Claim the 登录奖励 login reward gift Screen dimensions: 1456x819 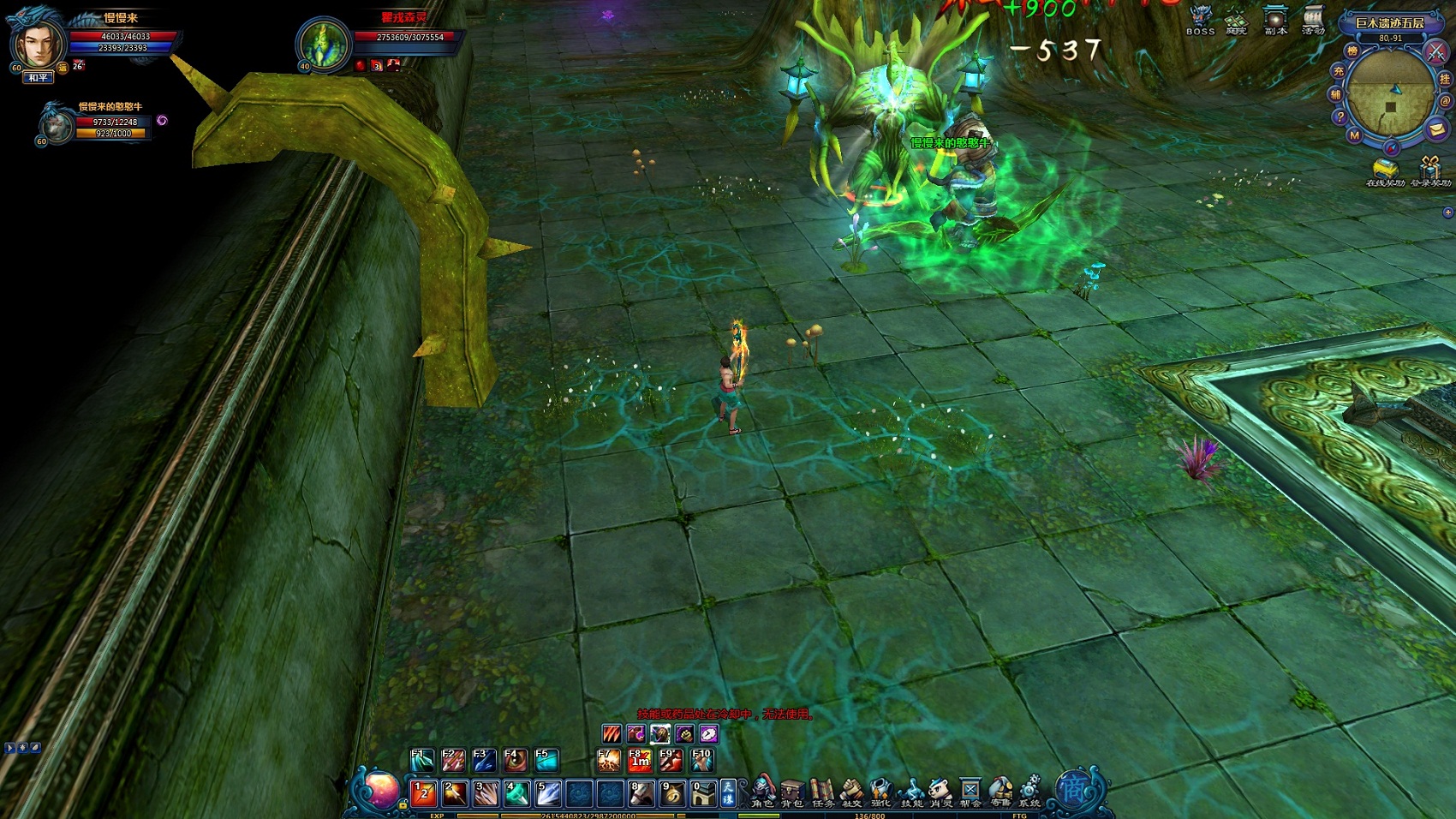[x=1430, y=170]
